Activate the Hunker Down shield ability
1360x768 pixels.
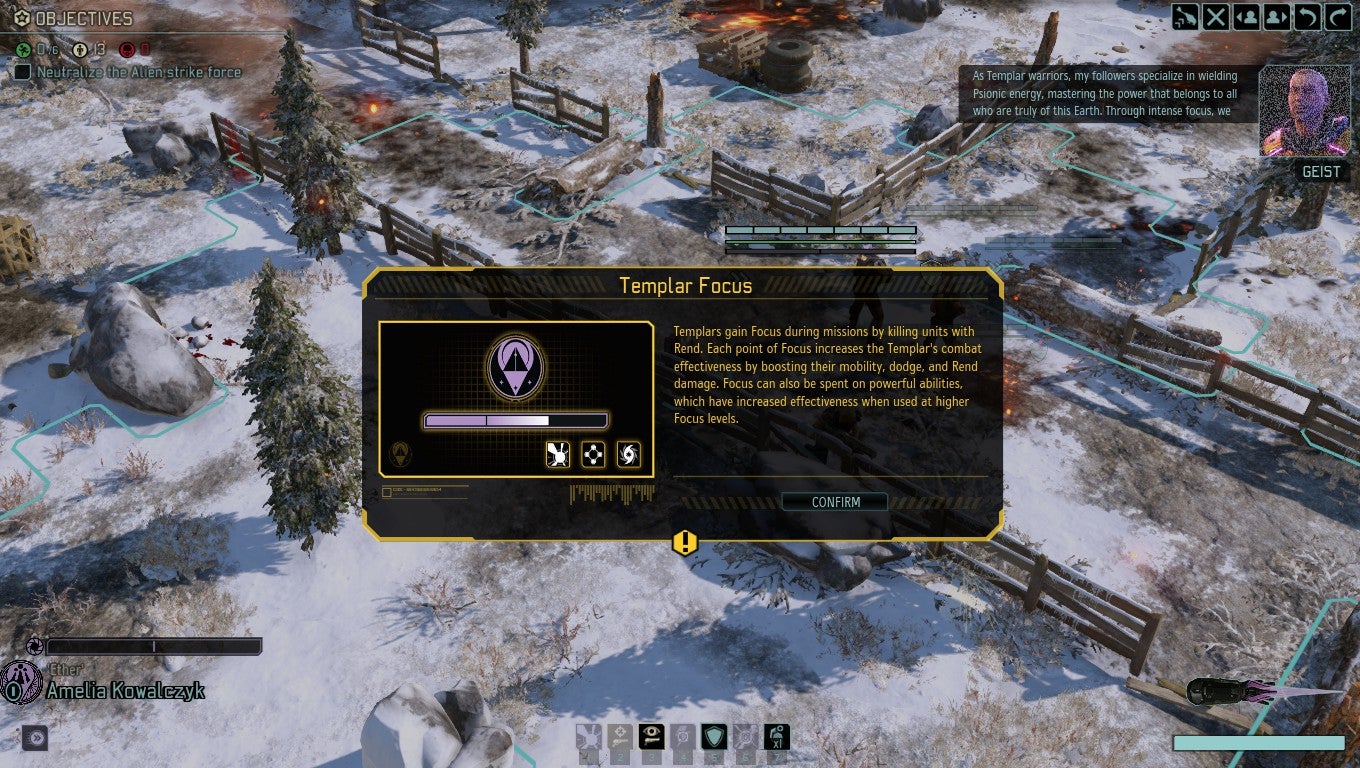tap(714, 737)
